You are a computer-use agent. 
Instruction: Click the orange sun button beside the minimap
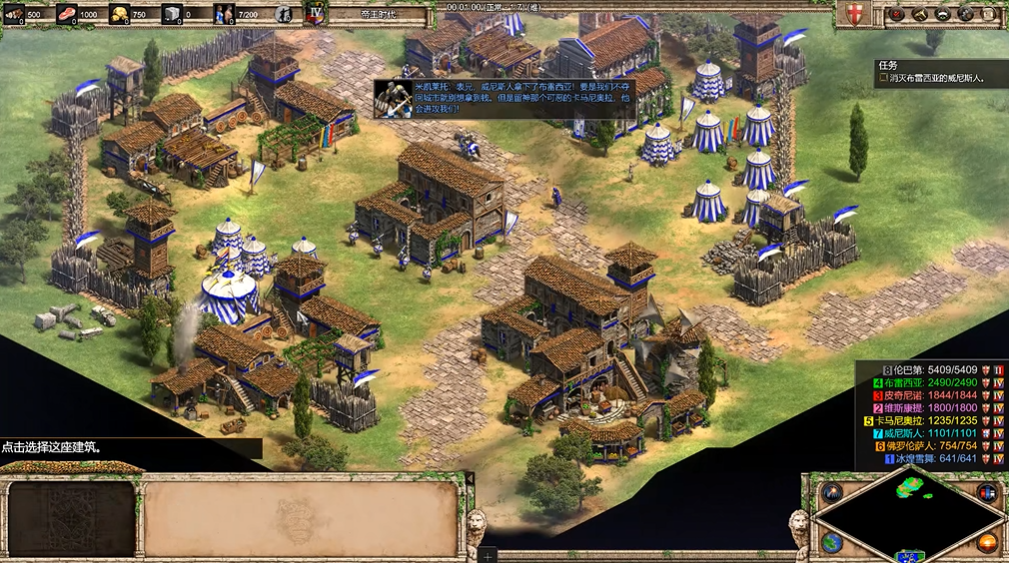pos(986,542)
